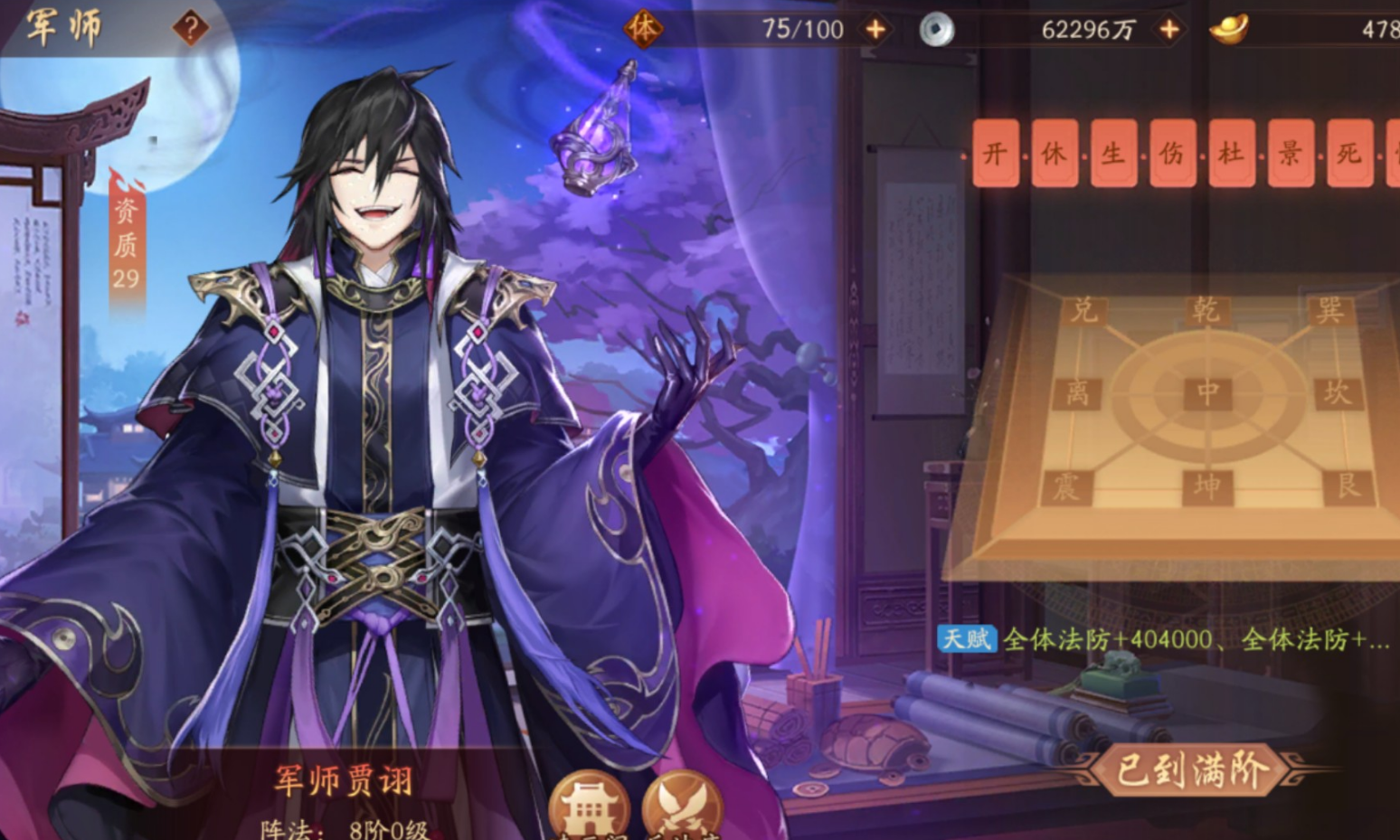This screenshot has width=1400, height=840.
Task: Switch to the 开 gate card
Action: pyautogui.click(x=994, y=154)
